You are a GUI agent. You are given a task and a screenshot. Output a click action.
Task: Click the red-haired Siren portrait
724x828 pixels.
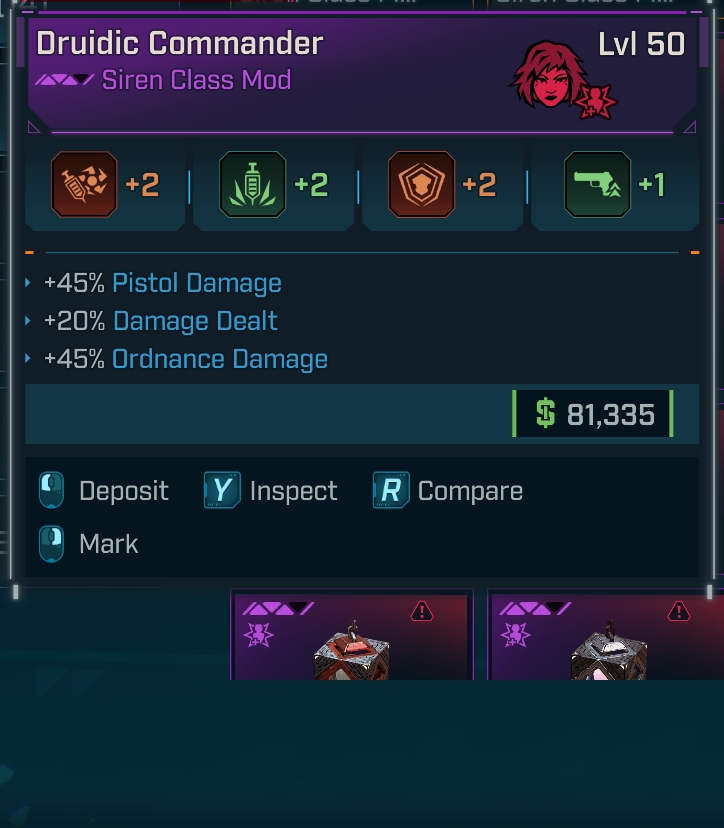546,74
